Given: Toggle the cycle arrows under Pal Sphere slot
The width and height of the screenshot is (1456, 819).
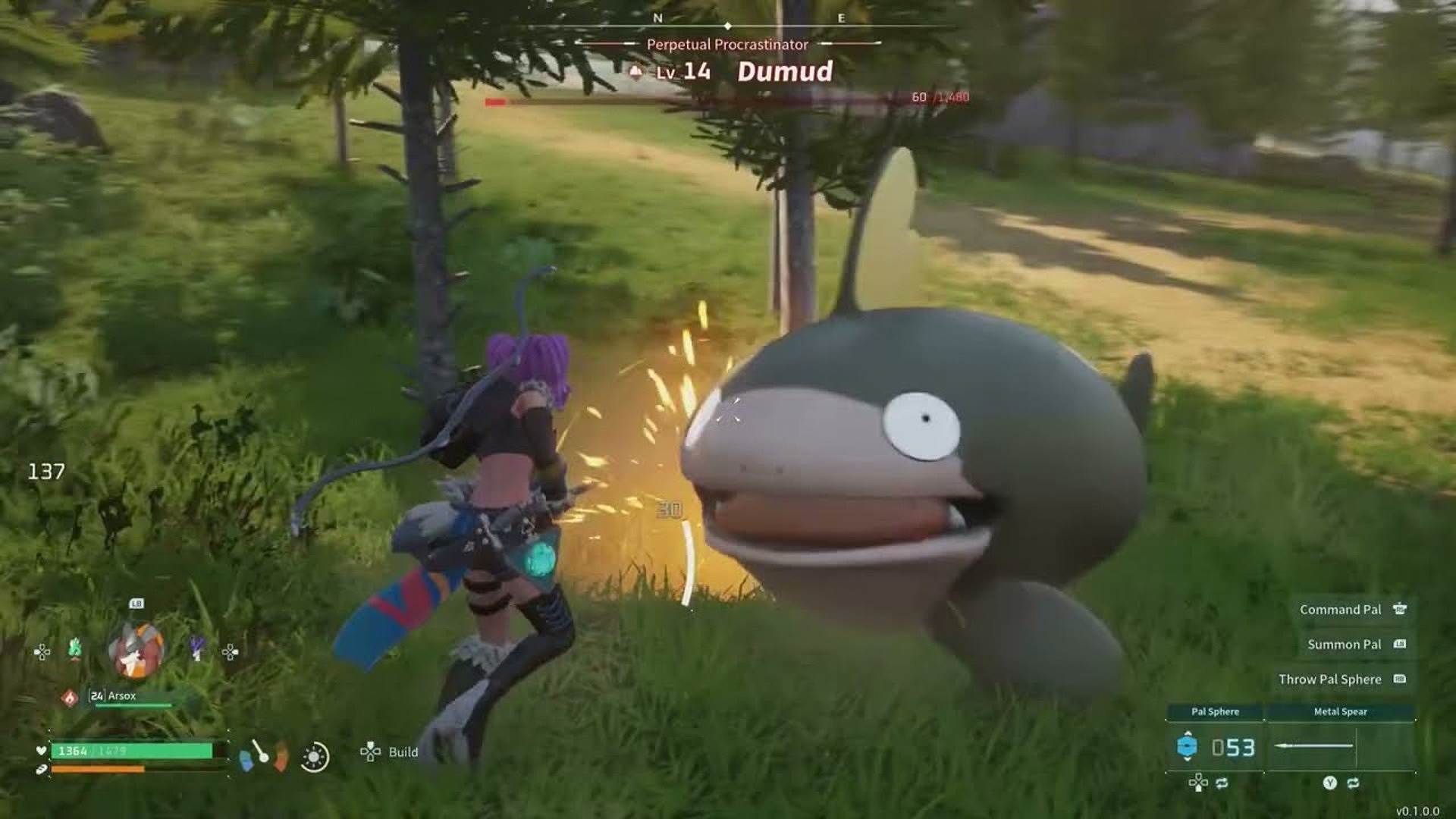Looking at the screenshot, I should point(1222,783).
